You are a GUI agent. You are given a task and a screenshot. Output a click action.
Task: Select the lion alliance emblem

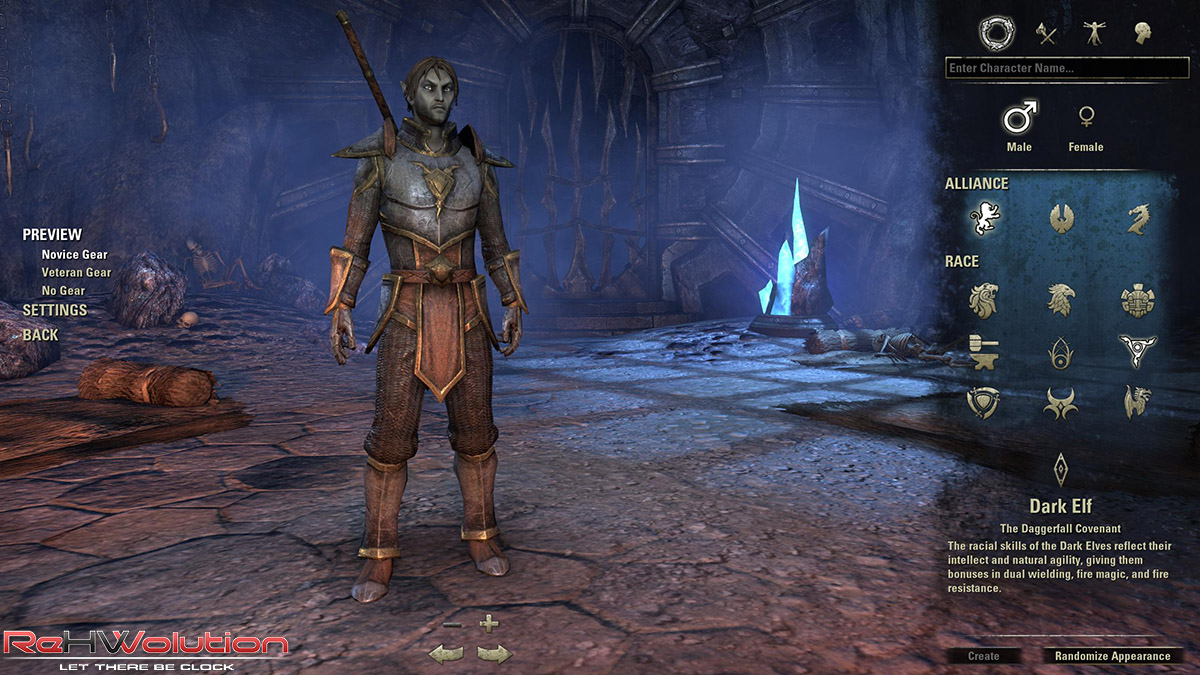984,217
